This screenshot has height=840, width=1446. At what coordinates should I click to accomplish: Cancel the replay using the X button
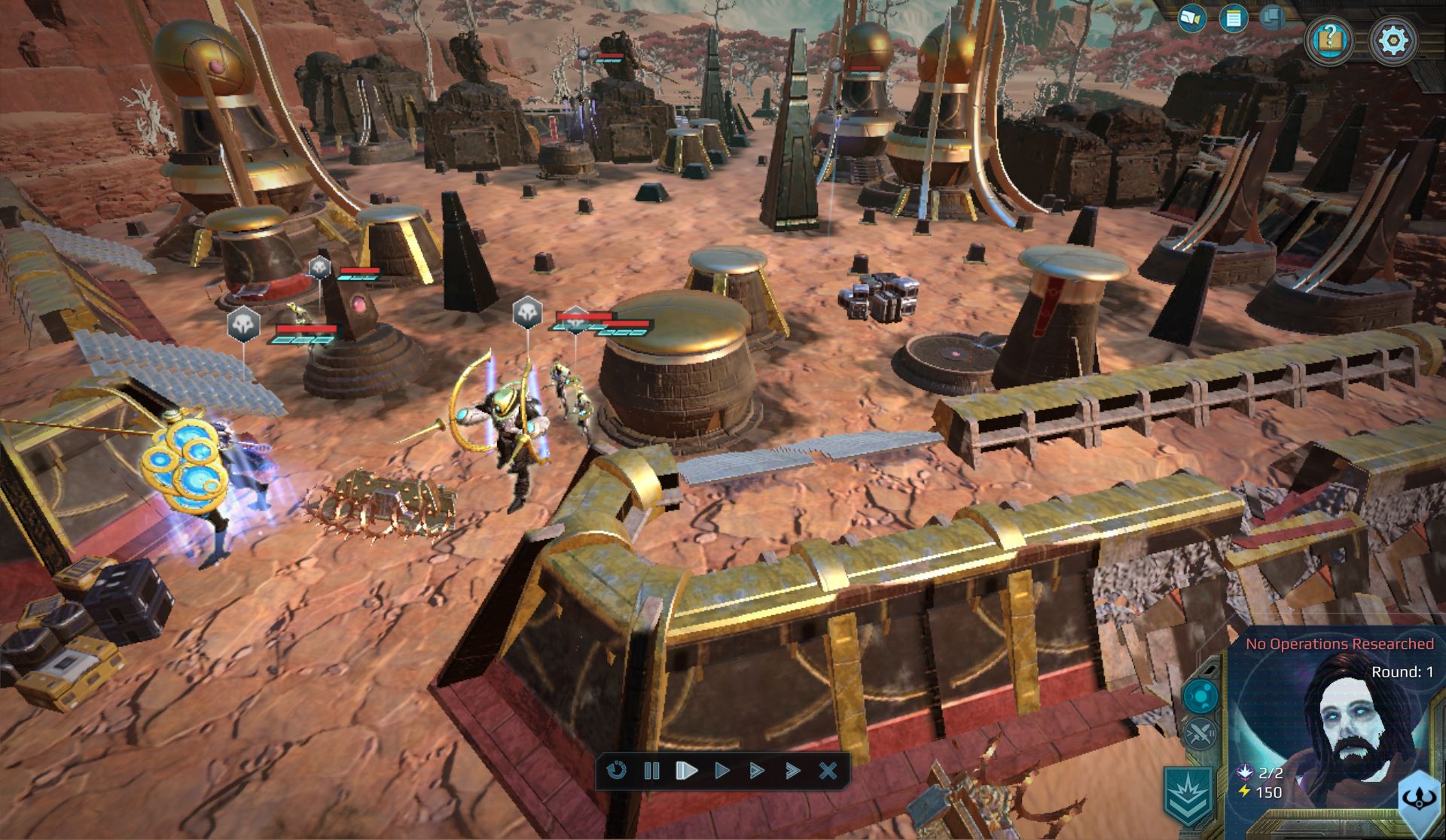(x=827, y=771)
